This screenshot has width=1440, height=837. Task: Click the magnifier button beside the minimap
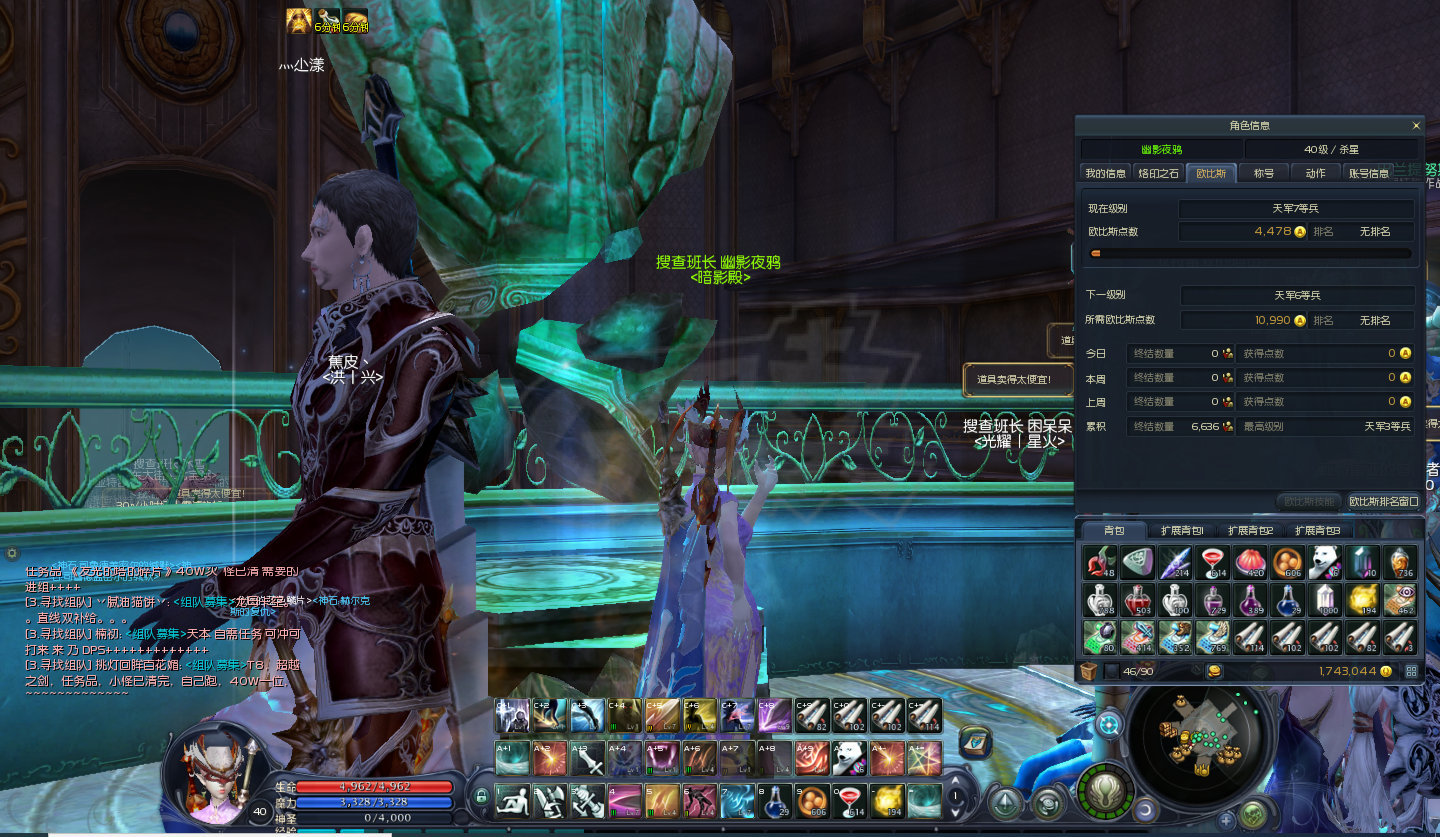[1109, 723]
